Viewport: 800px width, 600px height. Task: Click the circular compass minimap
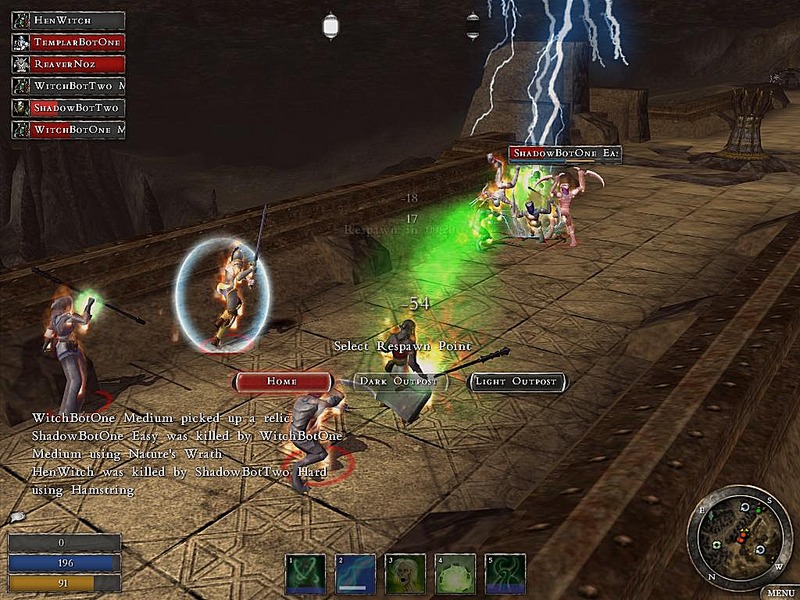point(740,536)
